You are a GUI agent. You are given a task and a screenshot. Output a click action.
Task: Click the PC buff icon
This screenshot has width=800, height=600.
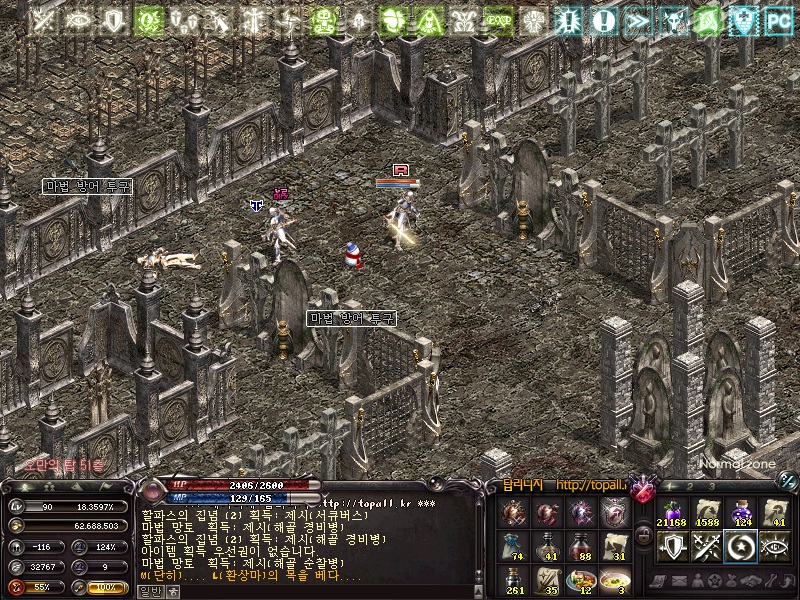click(x=776, y=19)
